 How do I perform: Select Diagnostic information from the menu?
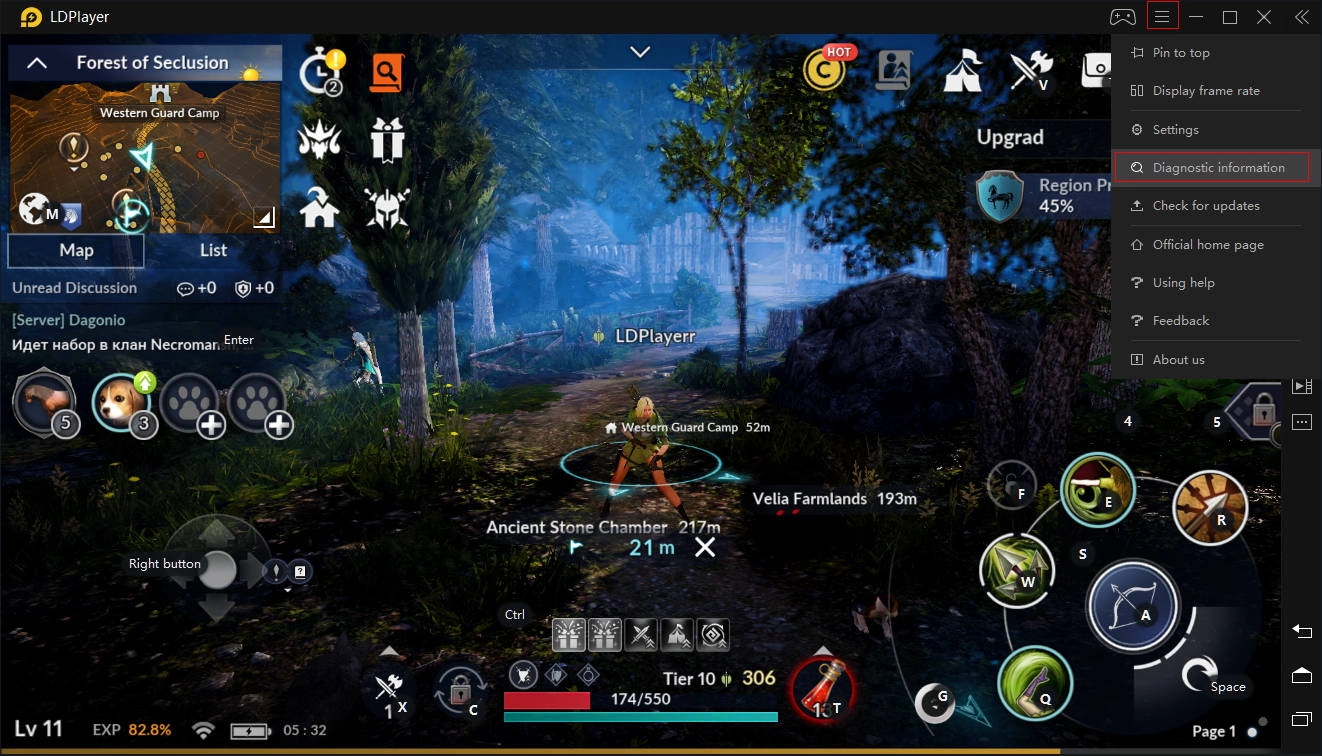(x=1211, y=167)
